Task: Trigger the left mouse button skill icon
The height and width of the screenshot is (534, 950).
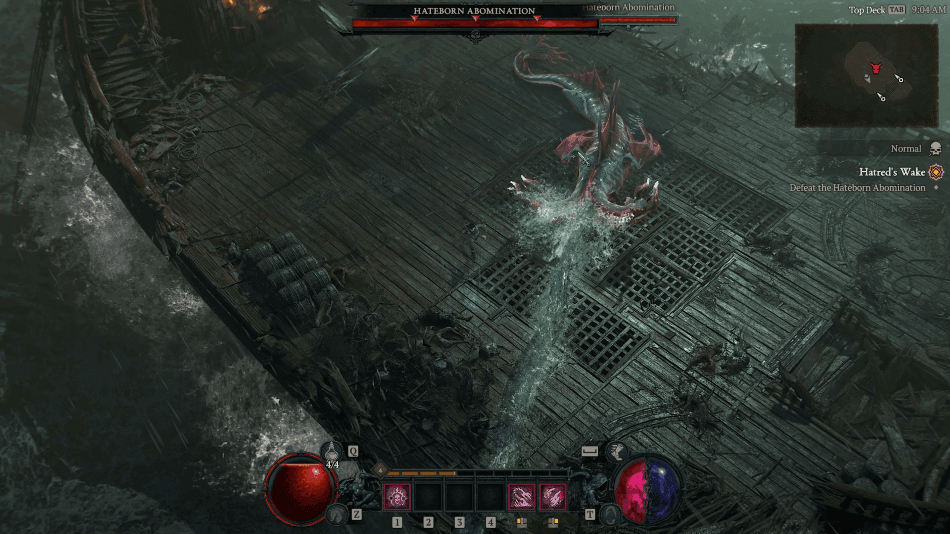Action: pos(521,496)
